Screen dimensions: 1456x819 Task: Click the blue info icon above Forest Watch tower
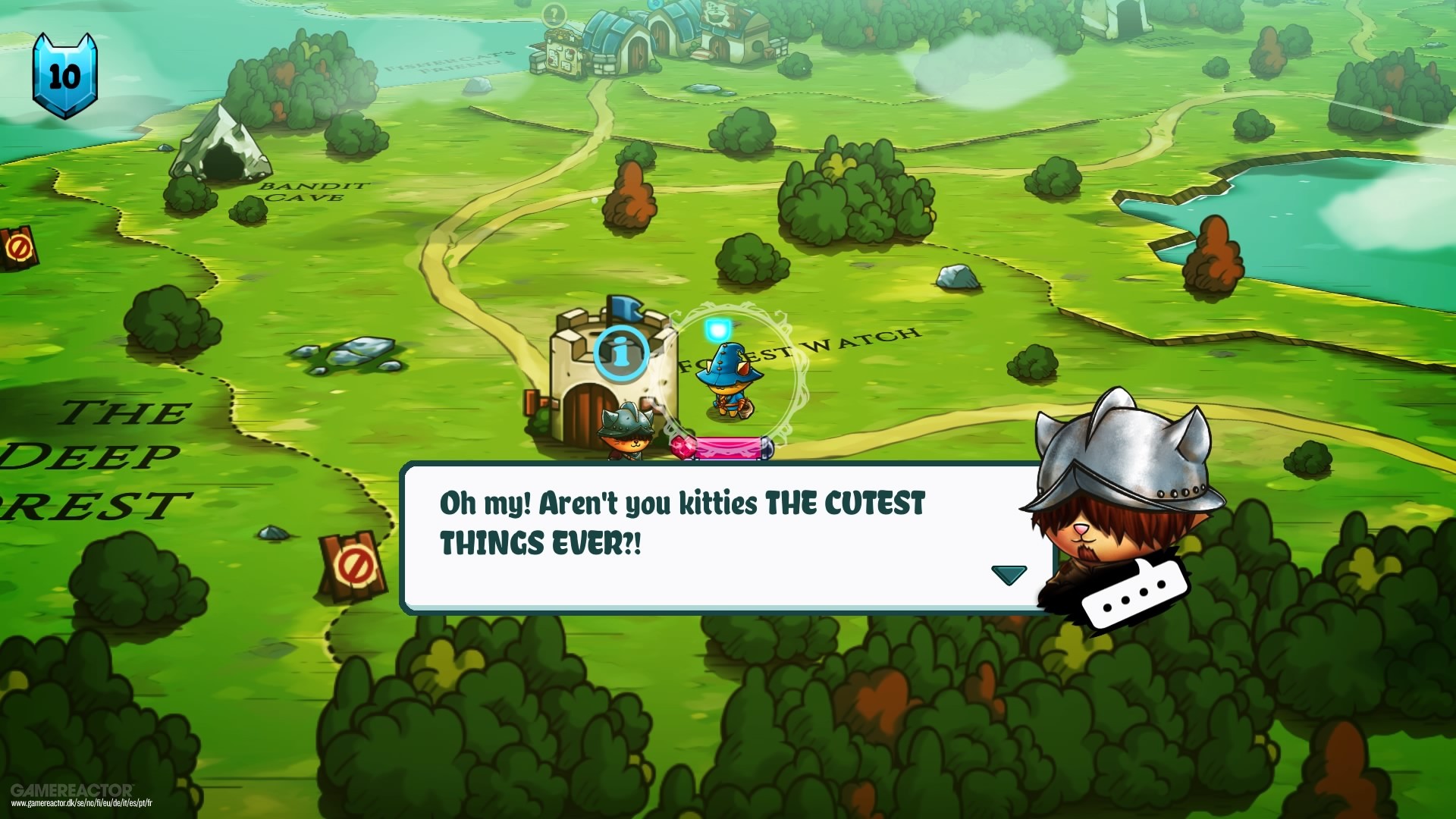point(622,354)
